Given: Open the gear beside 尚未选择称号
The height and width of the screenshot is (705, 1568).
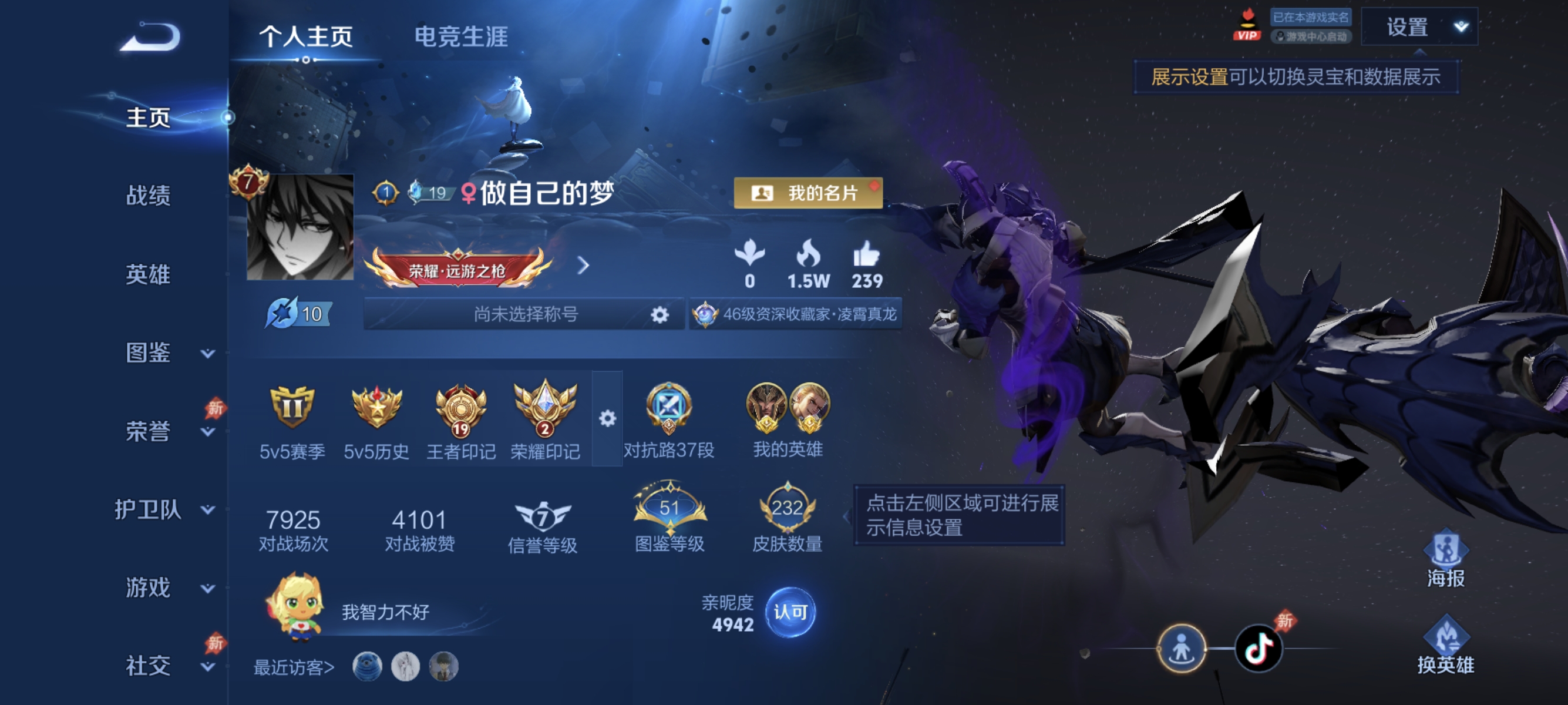Looking at the screenshot, I should [x=660, y=314].
